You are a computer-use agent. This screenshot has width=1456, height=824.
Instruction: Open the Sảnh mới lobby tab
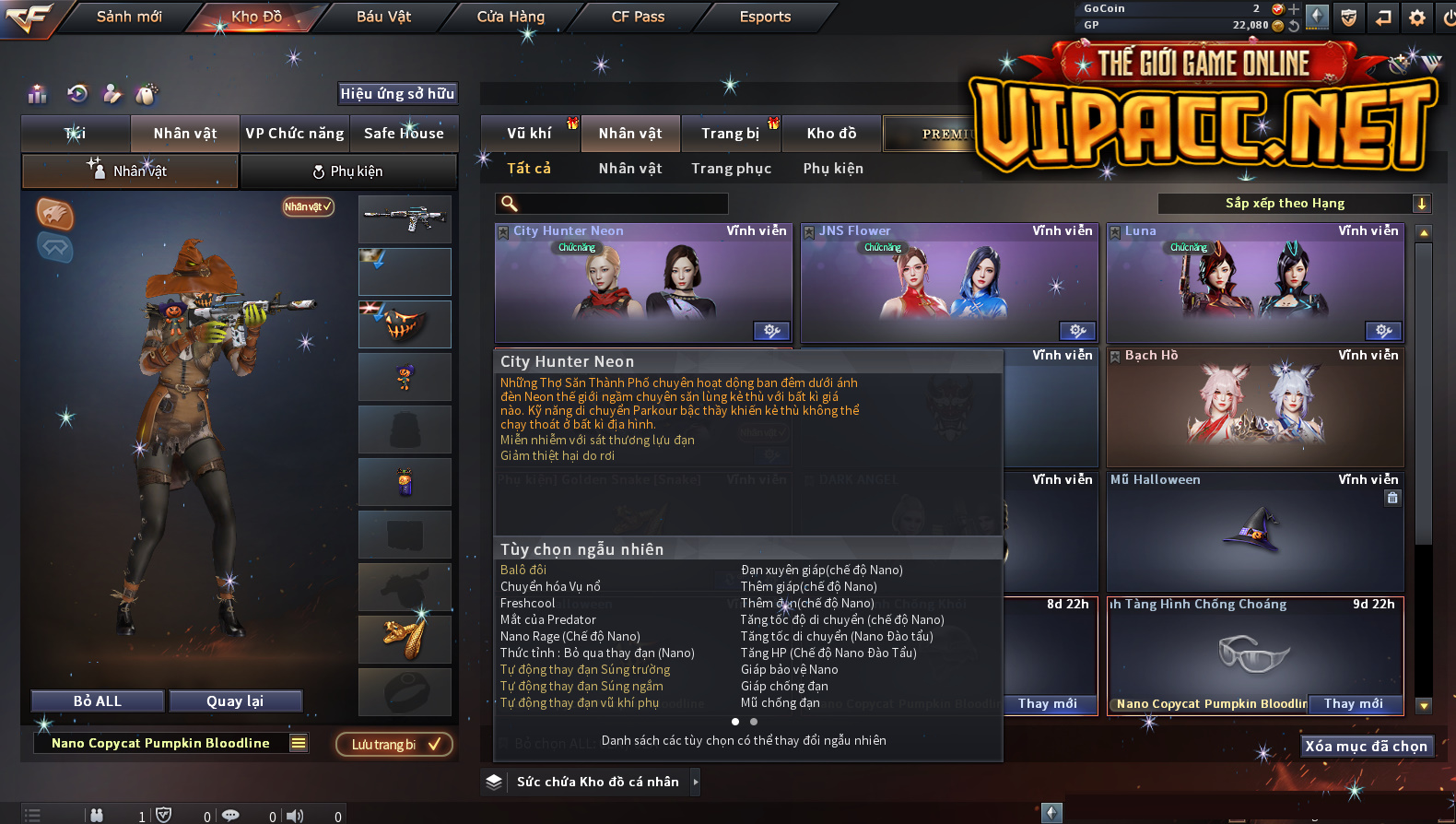point(129,17)
